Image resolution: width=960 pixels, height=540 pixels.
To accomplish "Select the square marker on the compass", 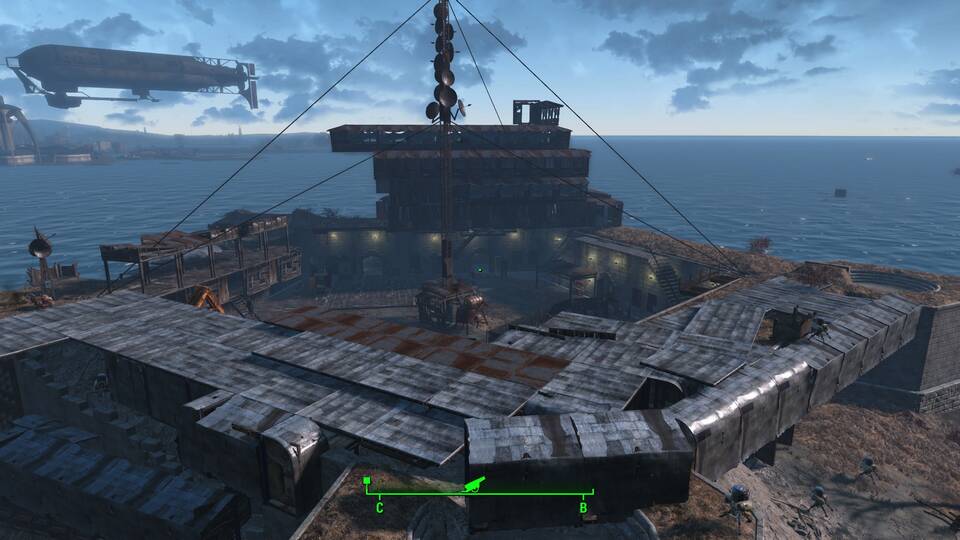I will pyautogui.click(x=367, y=481).
